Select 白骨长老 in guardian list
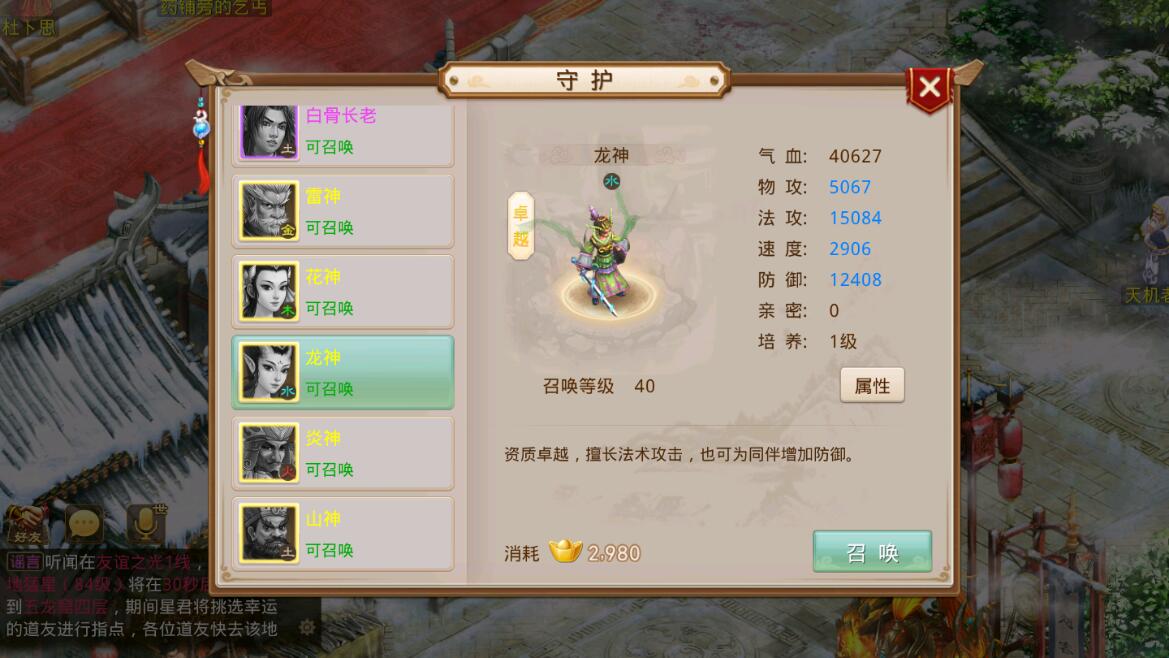This screenshot has height=658, width=1169. 343,132
